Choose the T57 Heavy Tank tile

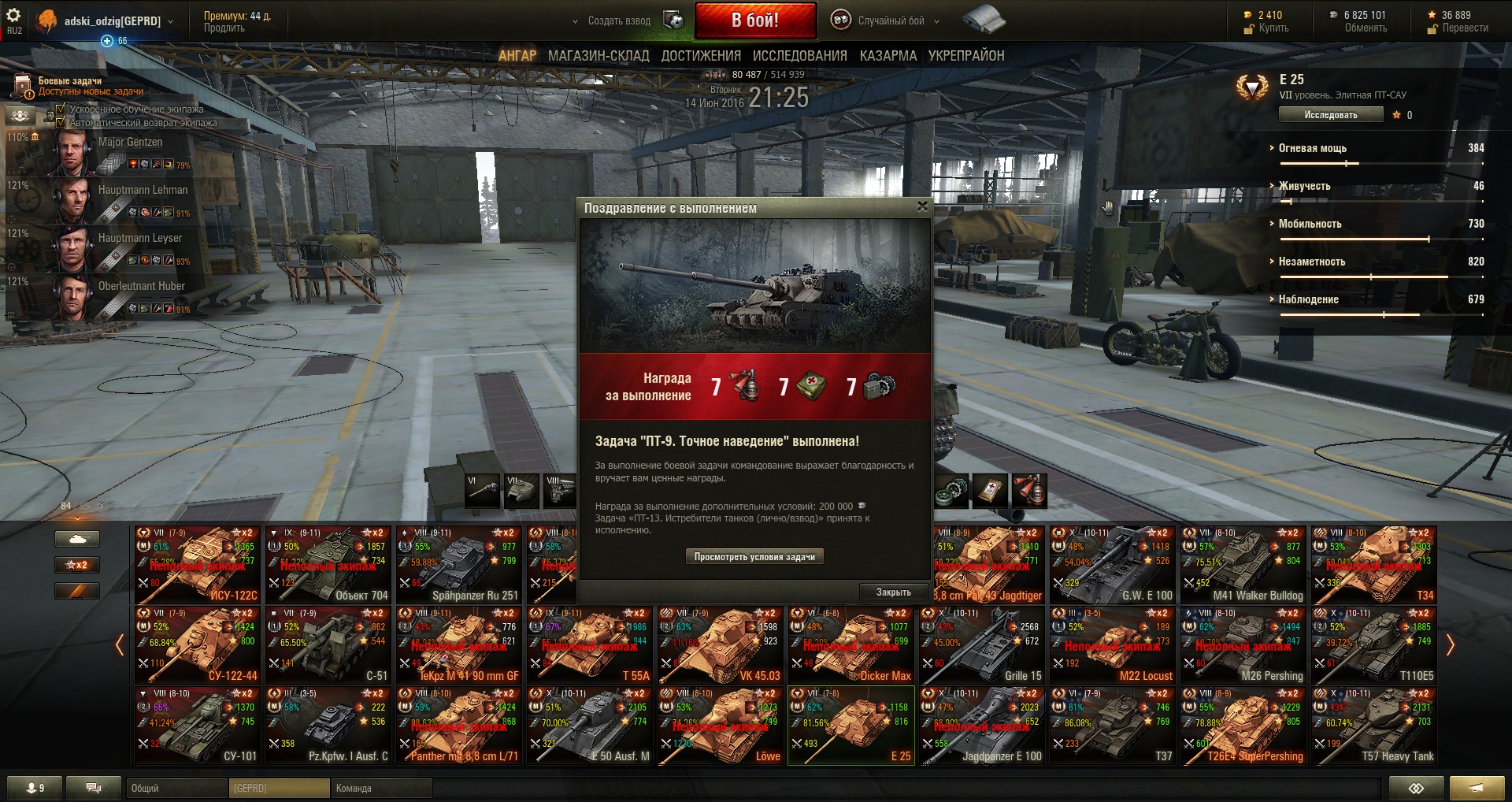coord(1374,726)
